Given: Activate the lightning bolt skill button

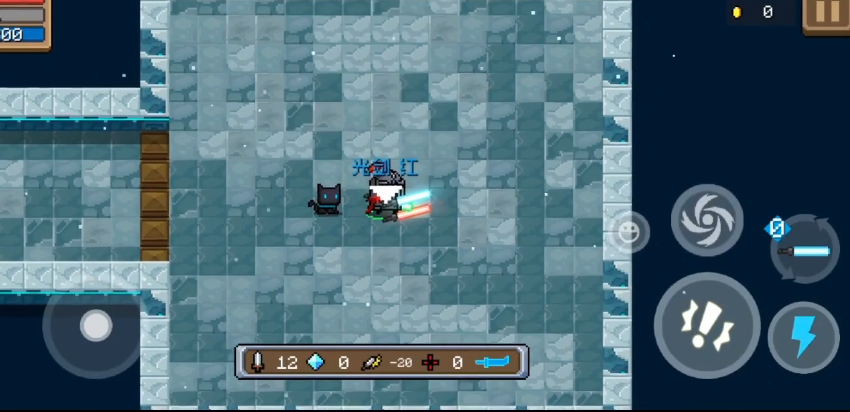Looking at the screenshot, I should [x=803, y=337].
